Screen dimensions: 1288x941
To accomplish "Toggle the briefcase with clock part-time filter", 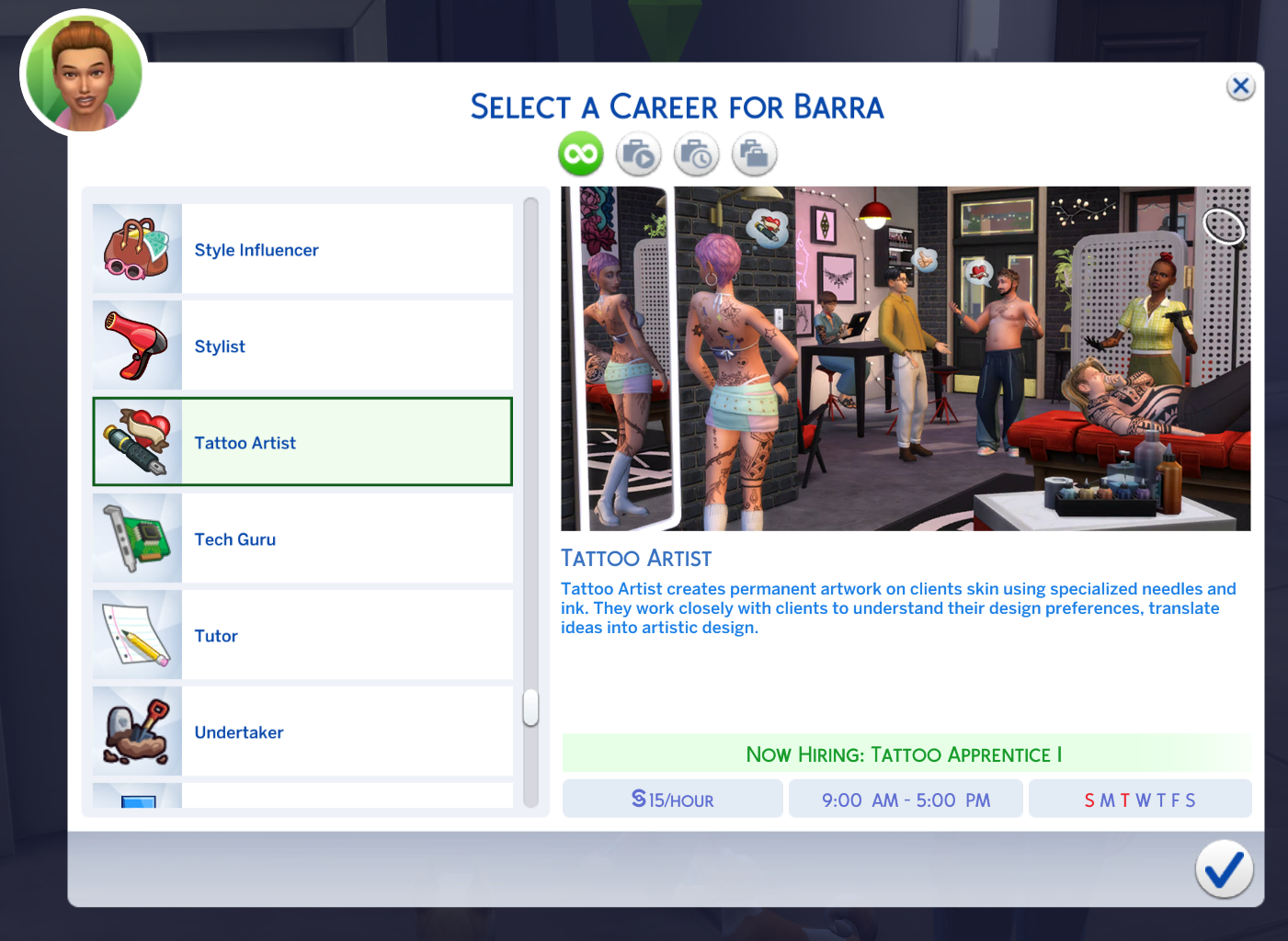I will [696, 153].
